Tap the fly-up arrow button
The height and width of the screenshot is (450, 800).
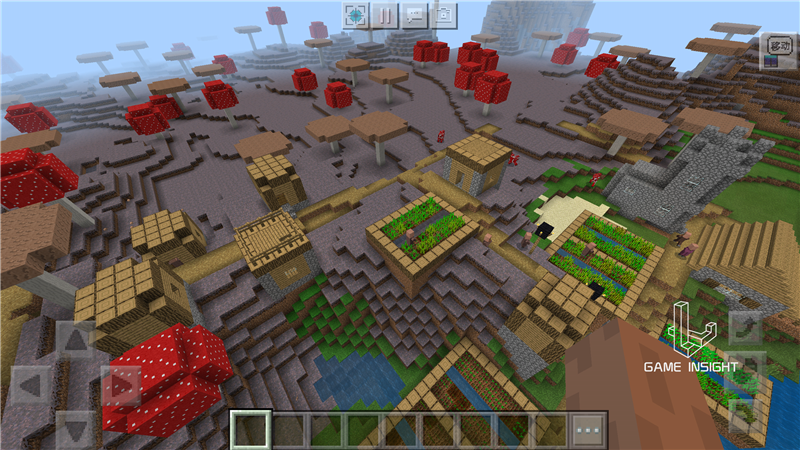(x=744, y=330)
